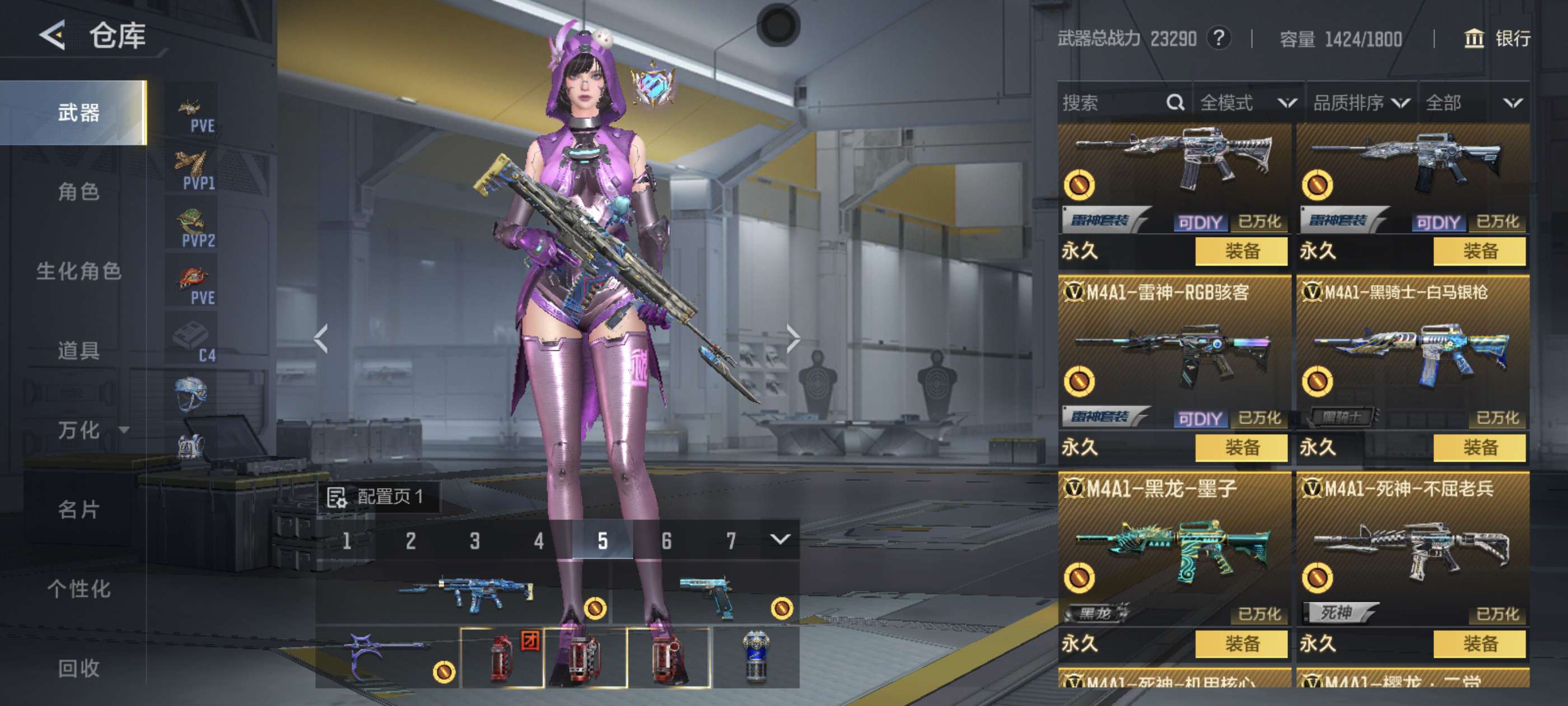Rotate to the next character with right arrow

[792, 338]
